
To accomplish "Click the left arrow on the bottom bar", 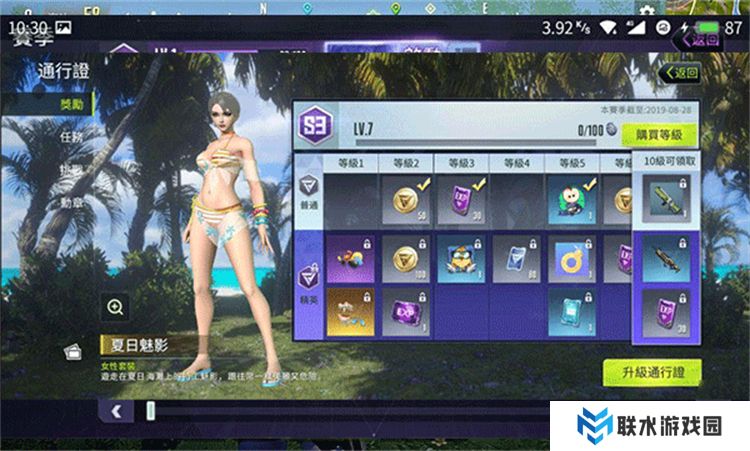I will tap(117, 410).
